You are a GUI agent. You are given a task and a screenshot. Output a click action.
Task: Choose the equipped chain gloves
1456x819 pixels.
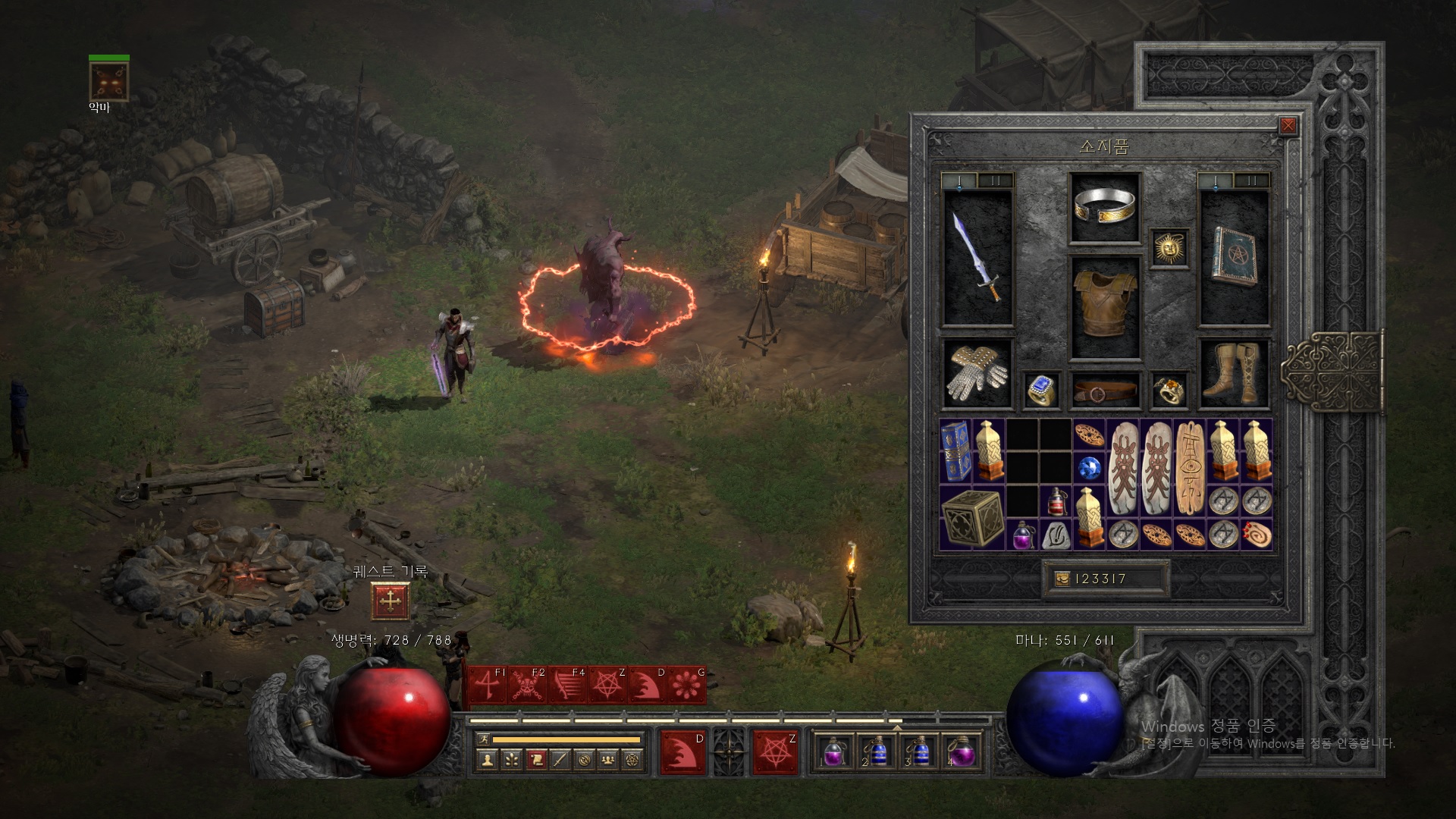(977, 373)
